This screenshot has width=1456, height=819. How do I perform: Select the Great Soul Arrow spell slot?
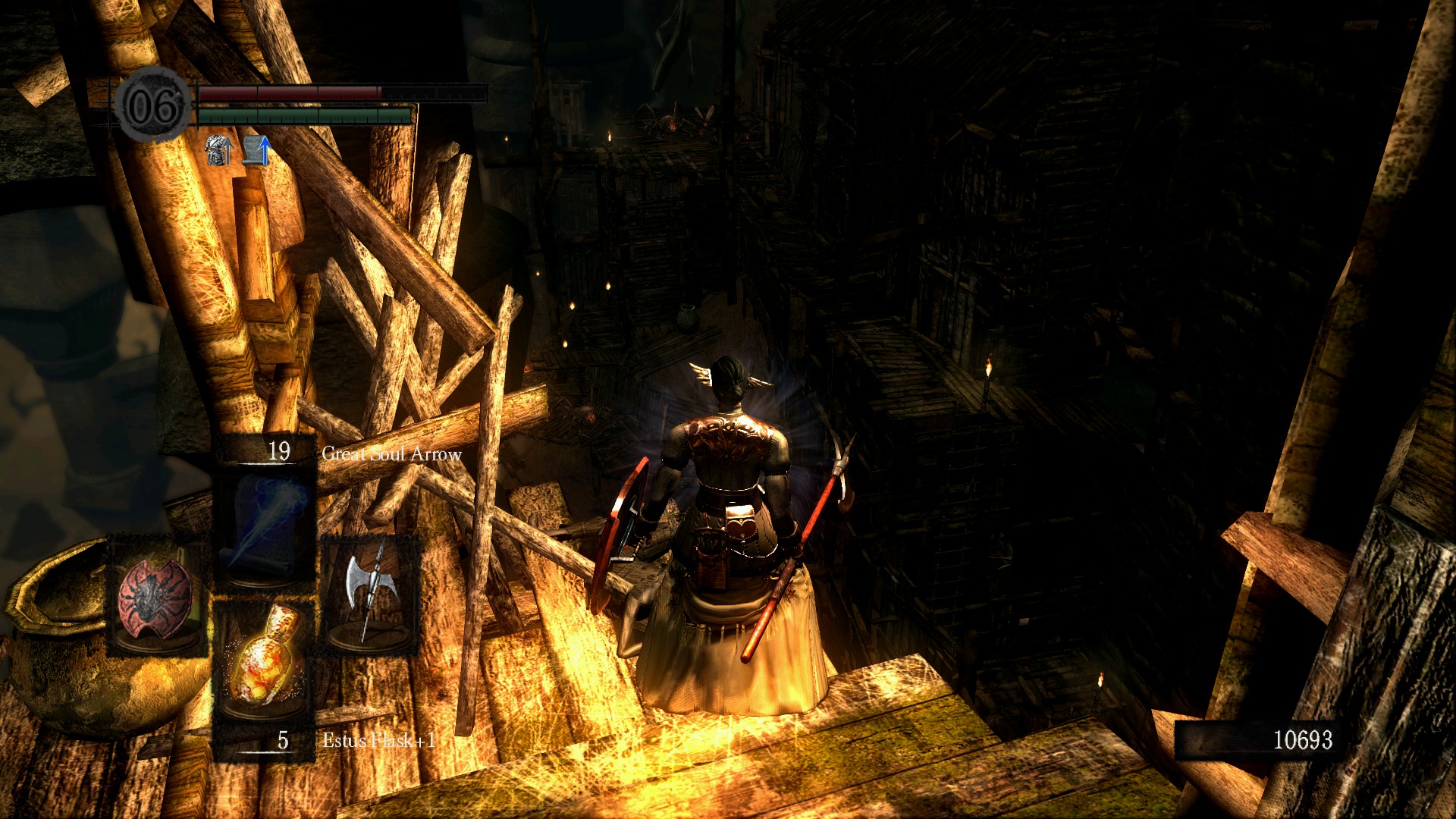265,523
